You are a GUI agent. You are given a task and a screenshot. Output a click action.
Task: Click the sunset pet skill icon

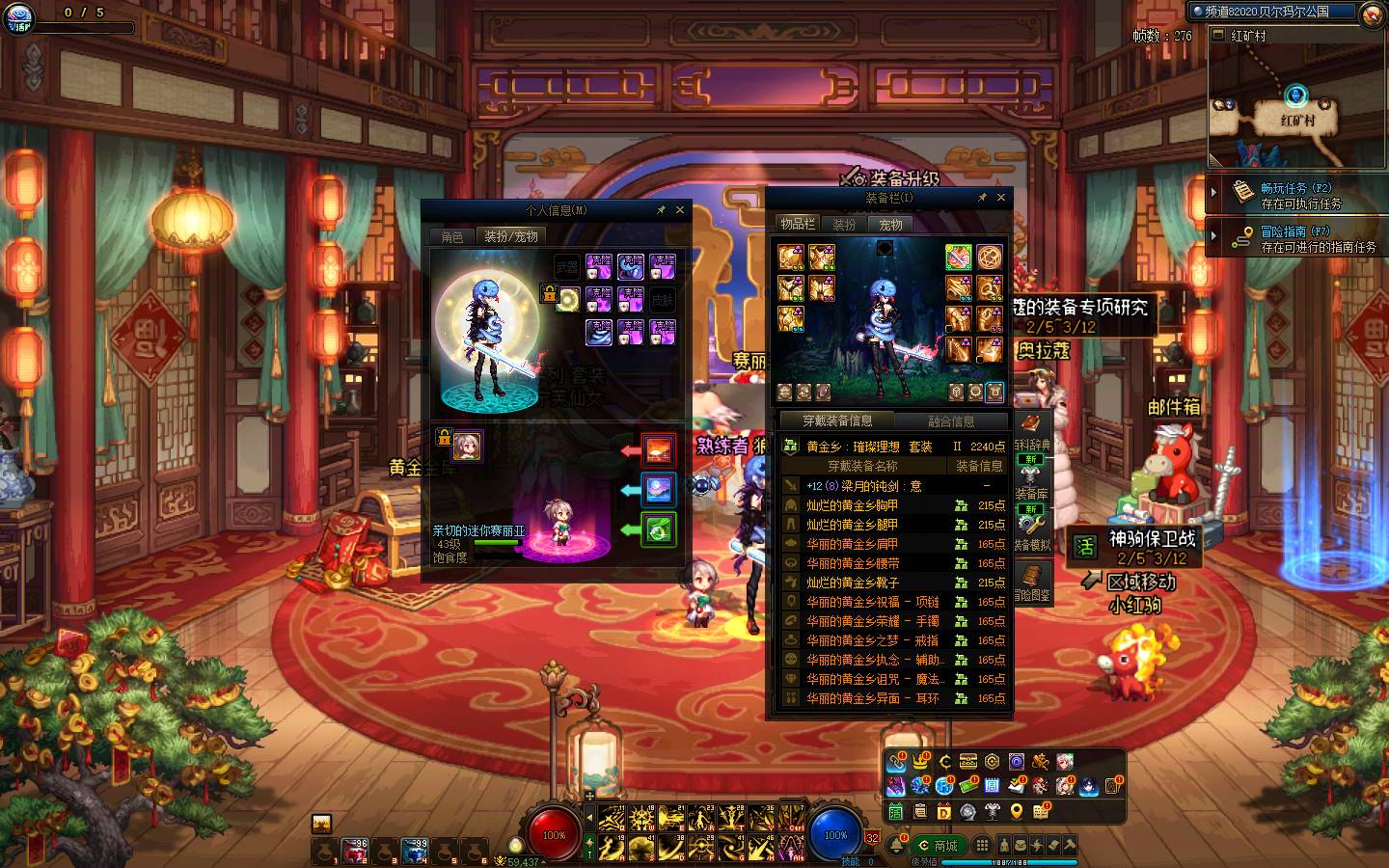659,449
